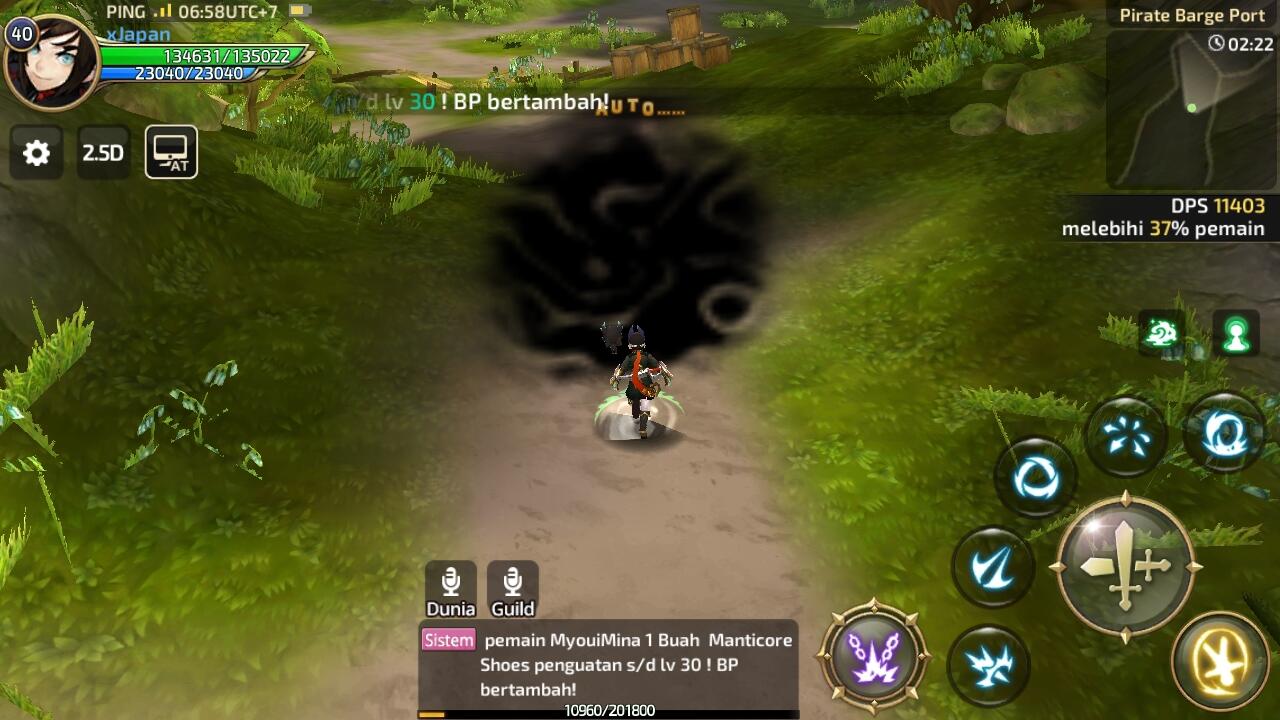Activate the Guild voice chat microphone
This screenshot has width=1280, height=720.
coord(513,588)
